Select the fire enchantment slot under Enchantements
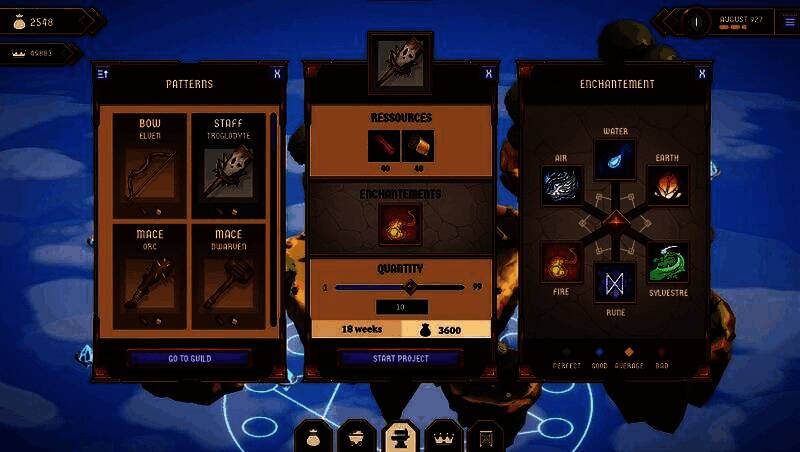Viewport: 800px width, 452px height. tap(400, 225)
